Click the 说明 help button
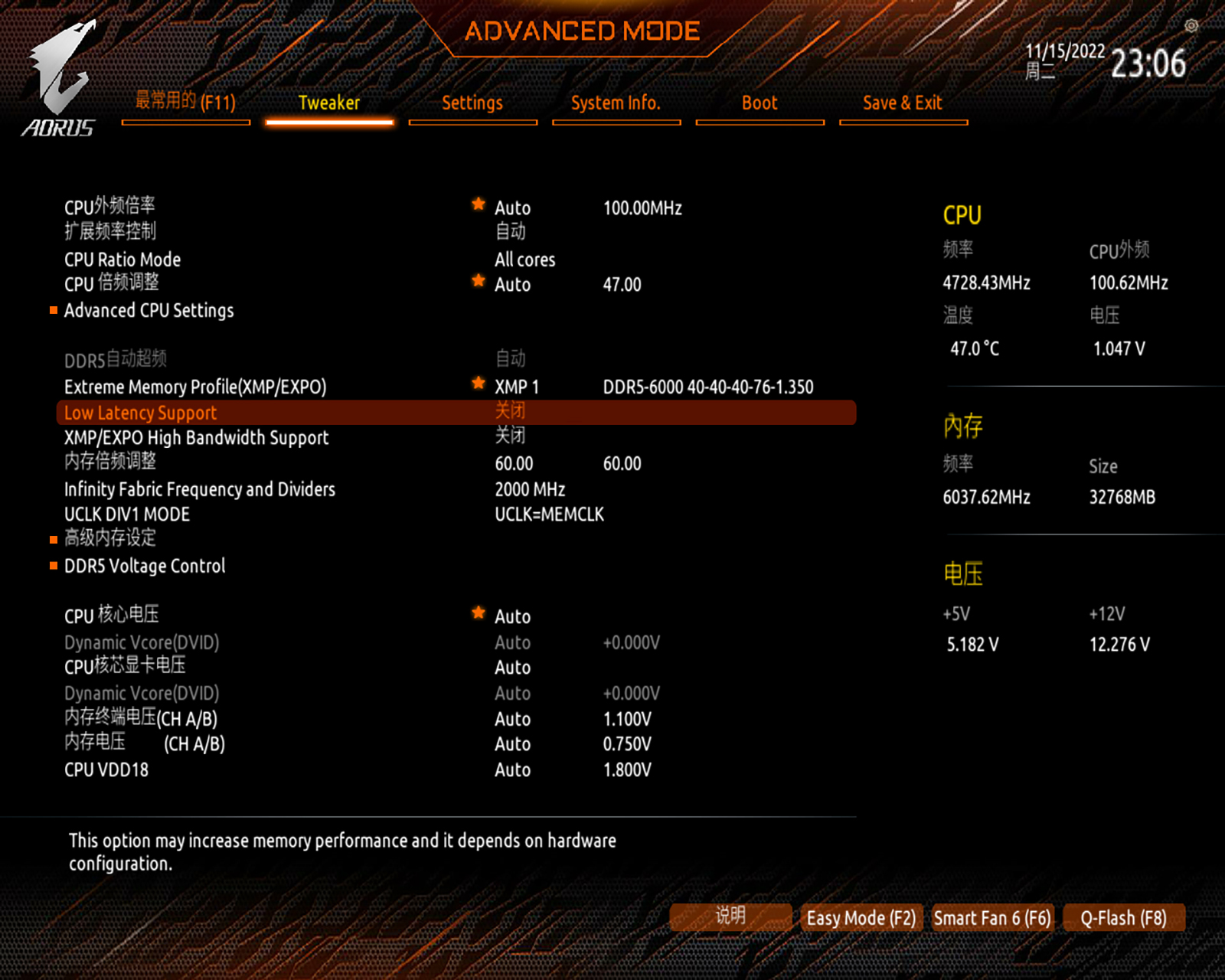1225x980 pixels. tap(730, 916)
